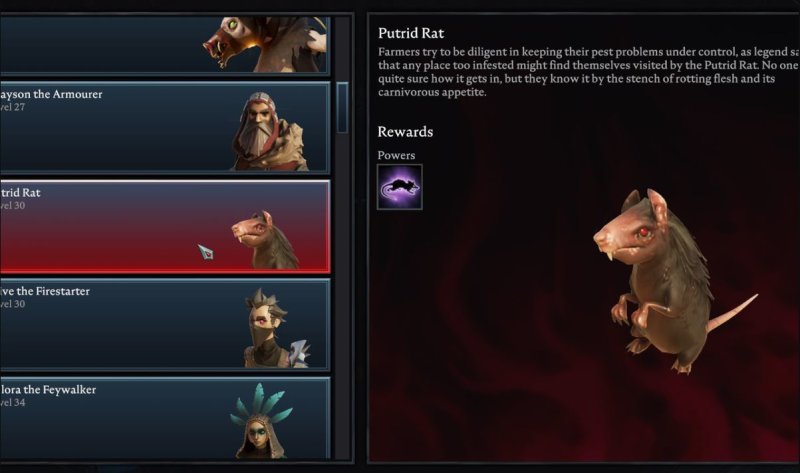This screenshot has height=473, width=800.
Task: Choose the Putrid Rat boss row
Action: [x=165, y=225]
